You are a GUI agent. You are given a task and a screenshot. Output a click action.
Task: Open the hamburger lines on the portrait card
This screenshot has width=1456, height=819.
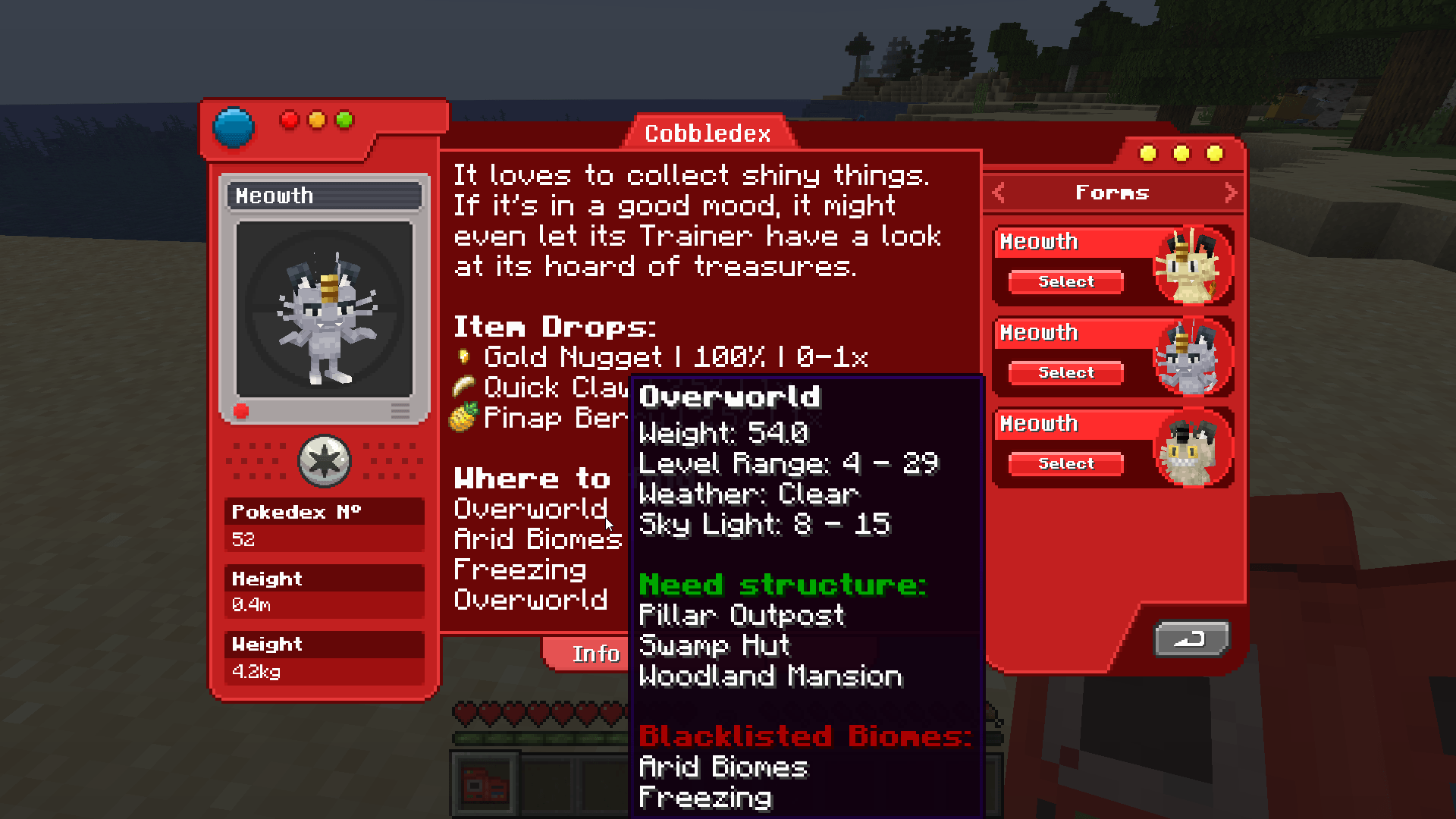[400, 411]
